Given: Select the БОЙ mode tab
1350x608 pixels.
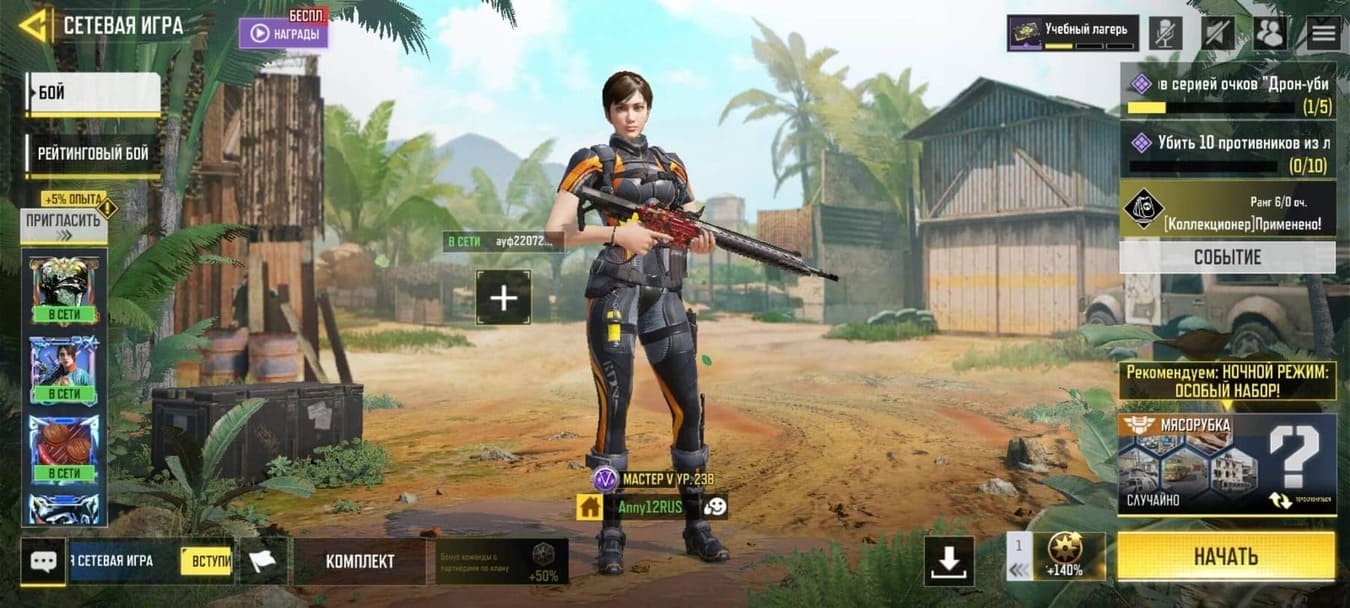Looking at the screenshot, I should click(x=93, y=94).
